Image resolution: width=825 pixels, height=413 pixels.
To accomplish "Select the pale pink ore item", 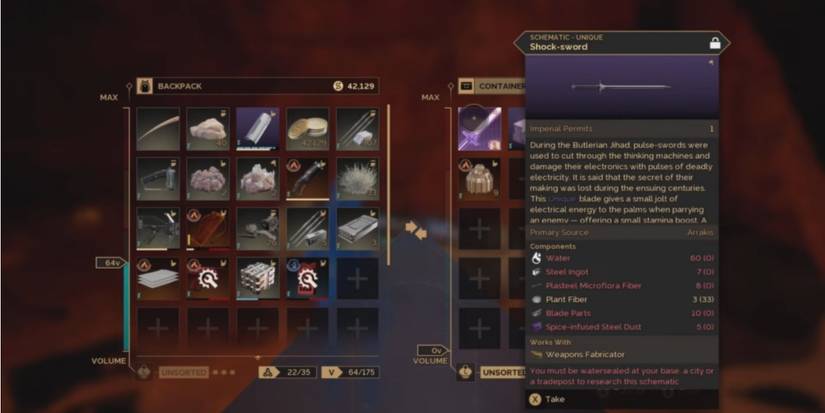I will coord(258,178).
